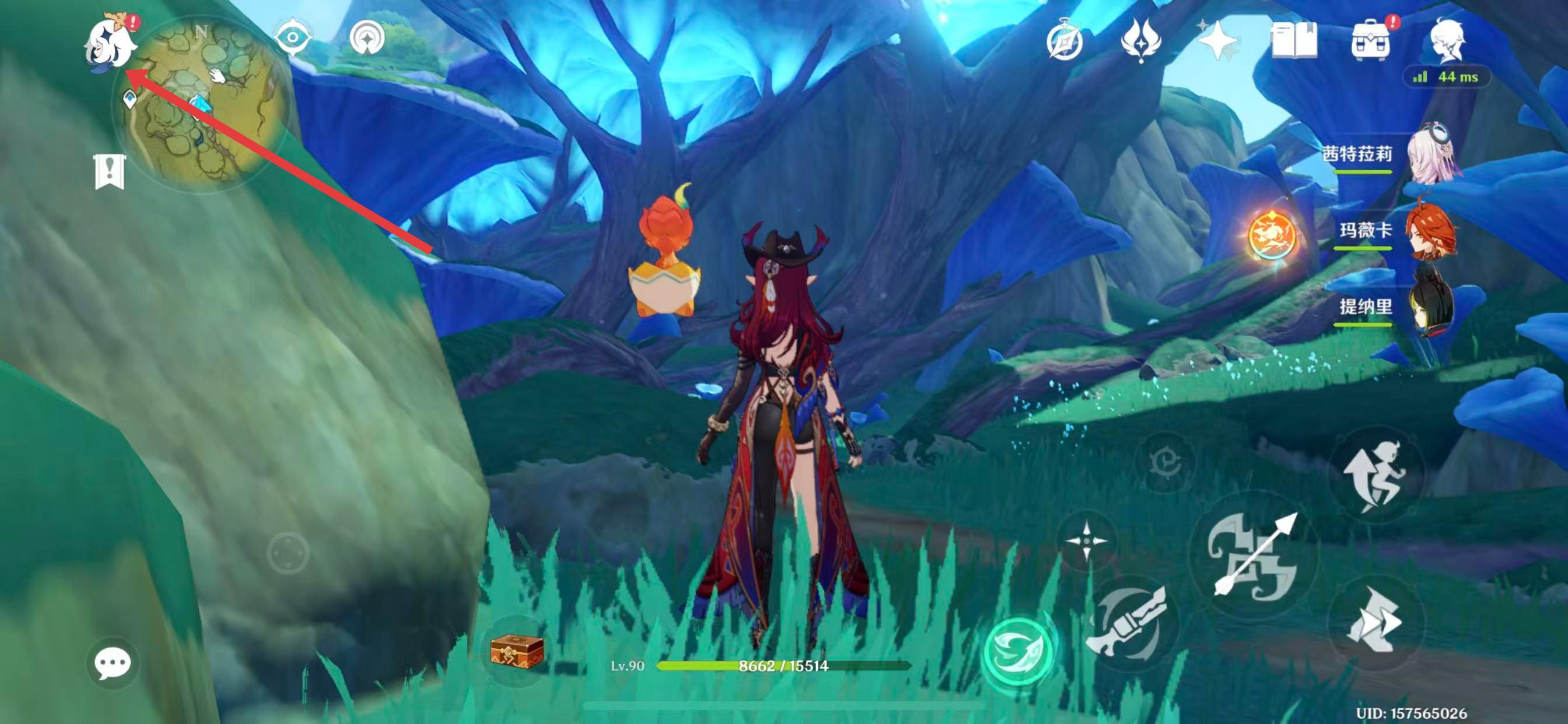Open the chat speech bubble
The width and height of the screenshot is (1568, 724).
pos(113,663)
